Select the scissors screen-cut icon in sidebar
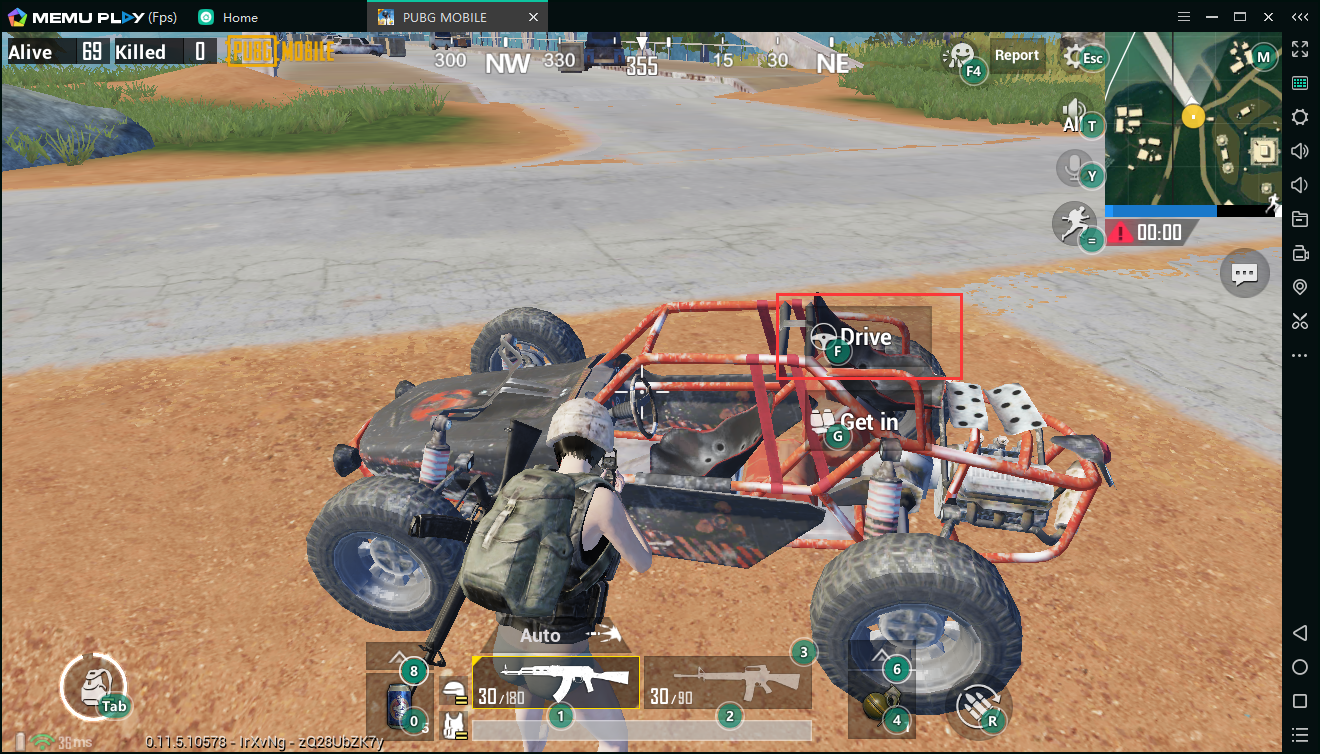 pos(1300,321)
